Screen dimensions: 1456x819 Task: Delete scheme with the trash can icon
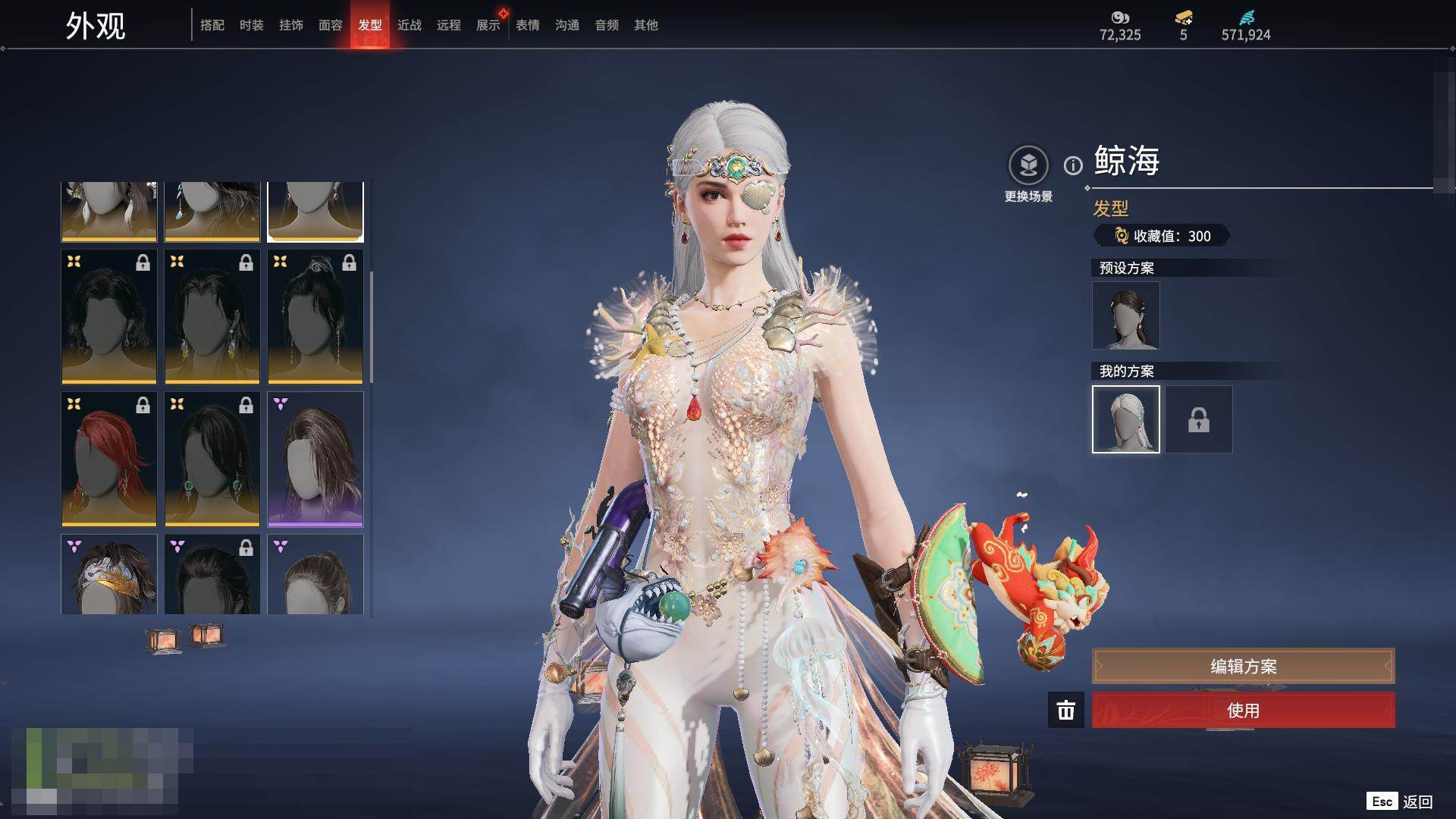pos(1065,711)
